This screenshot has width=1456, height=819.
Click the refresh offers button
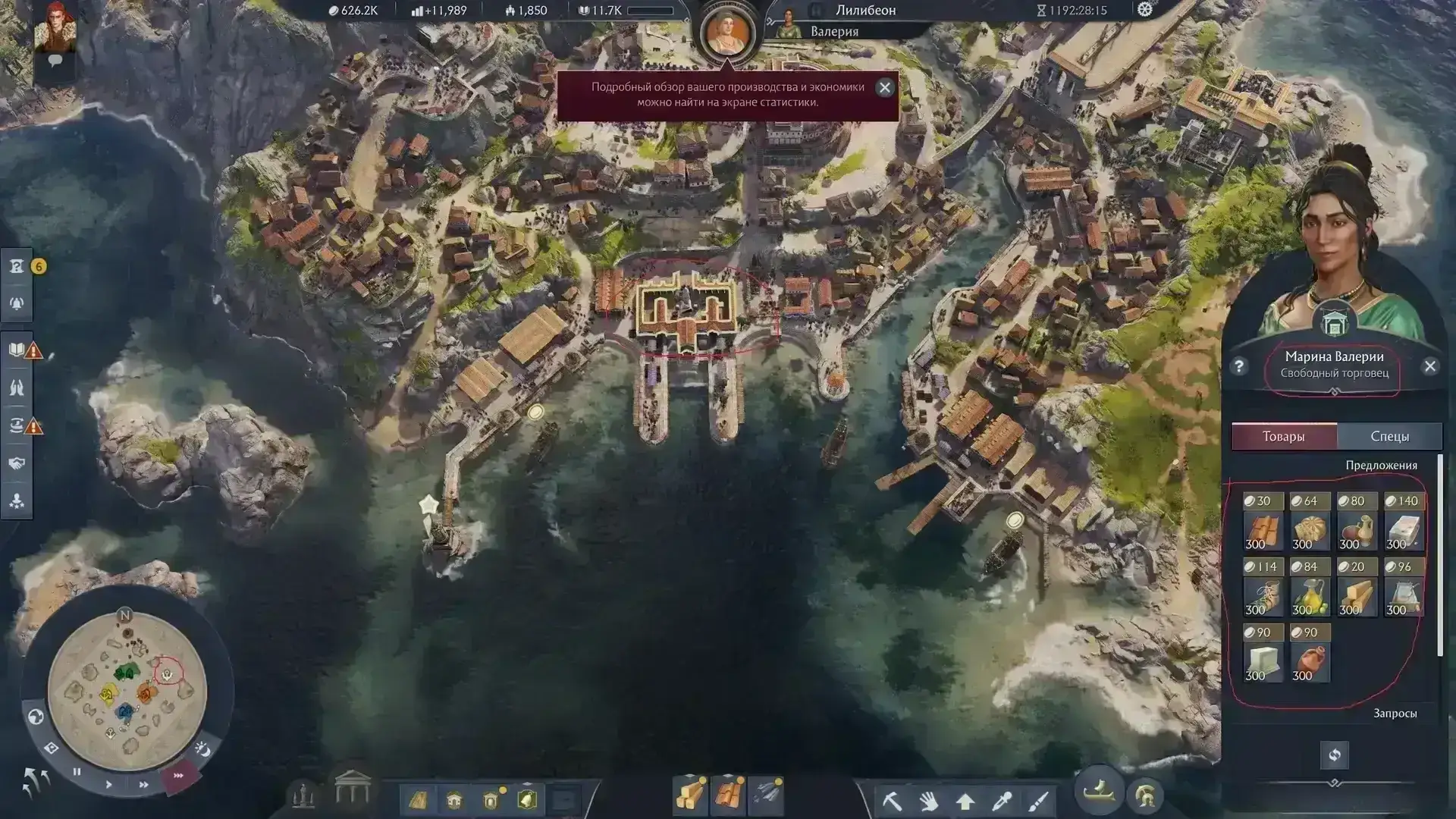pyautogui.click(x=1334, y=755)
